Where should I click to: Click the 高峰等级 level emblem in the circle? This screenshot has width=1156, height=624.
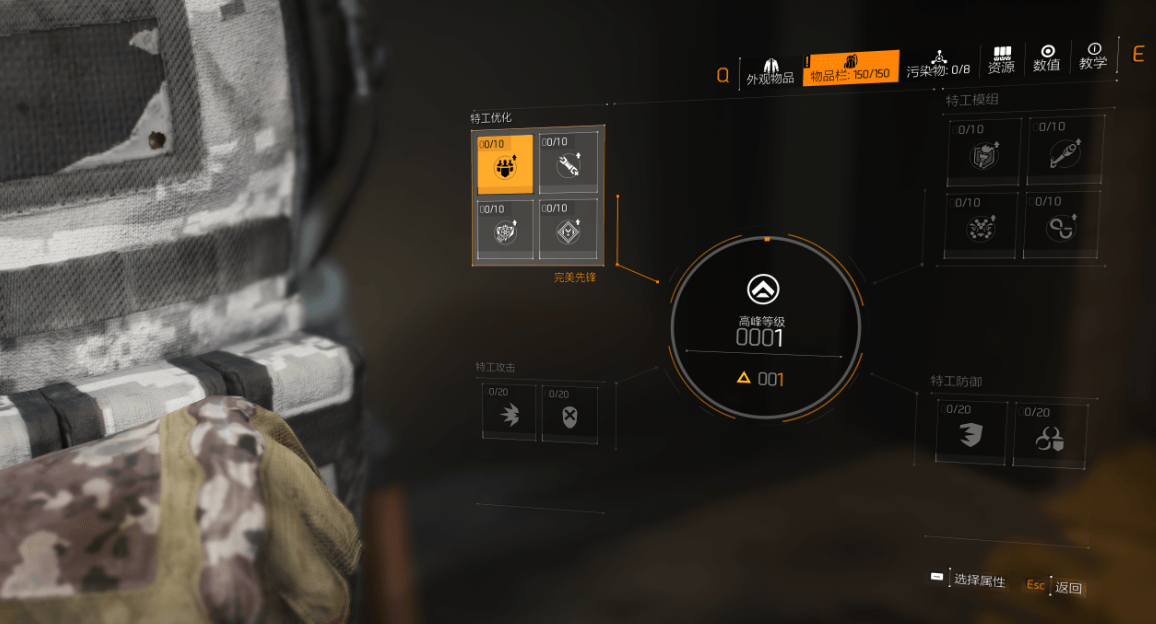pyautogui.click(x=764, y=290)
